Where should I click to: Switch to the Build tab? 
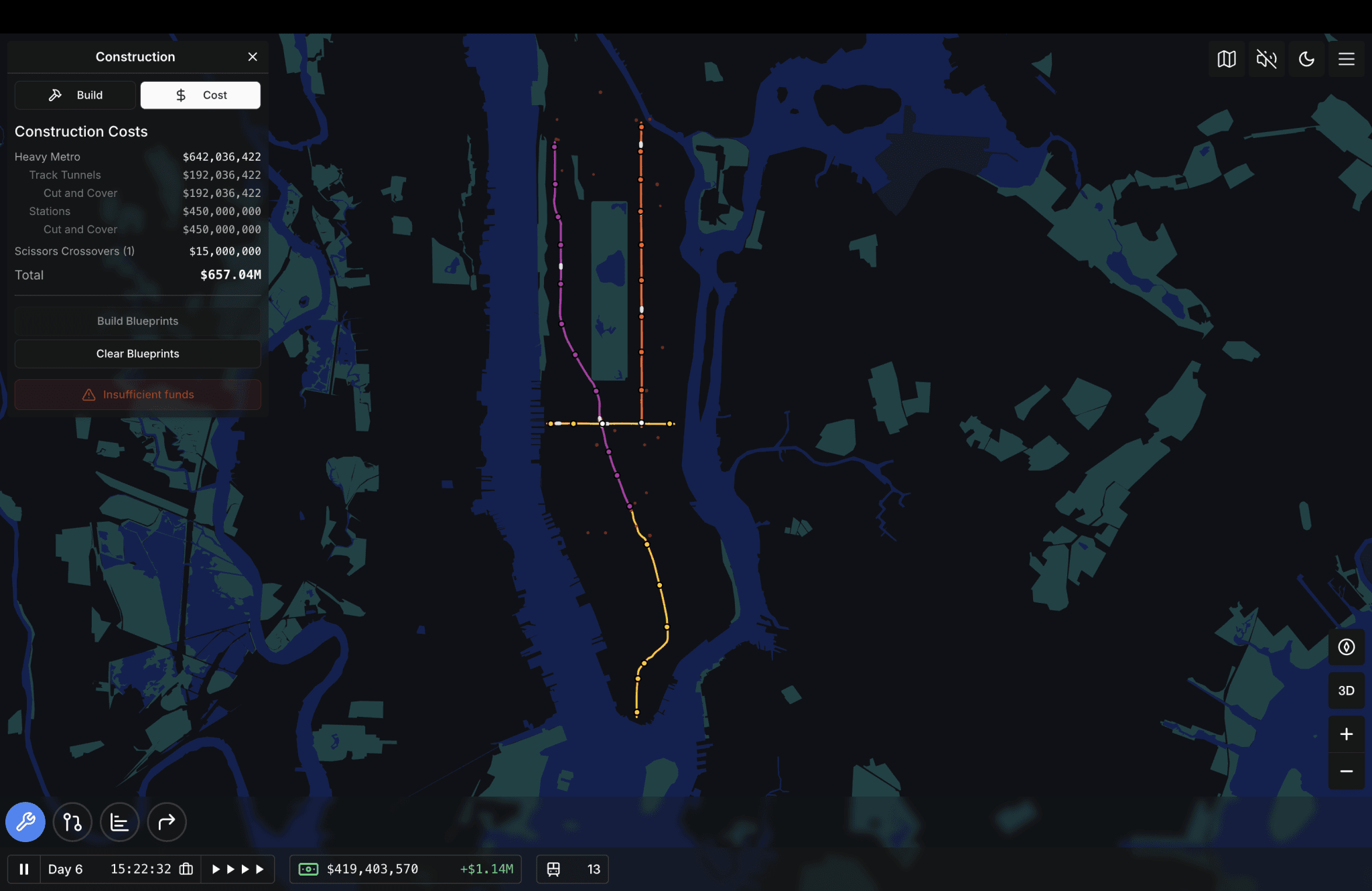75,95
